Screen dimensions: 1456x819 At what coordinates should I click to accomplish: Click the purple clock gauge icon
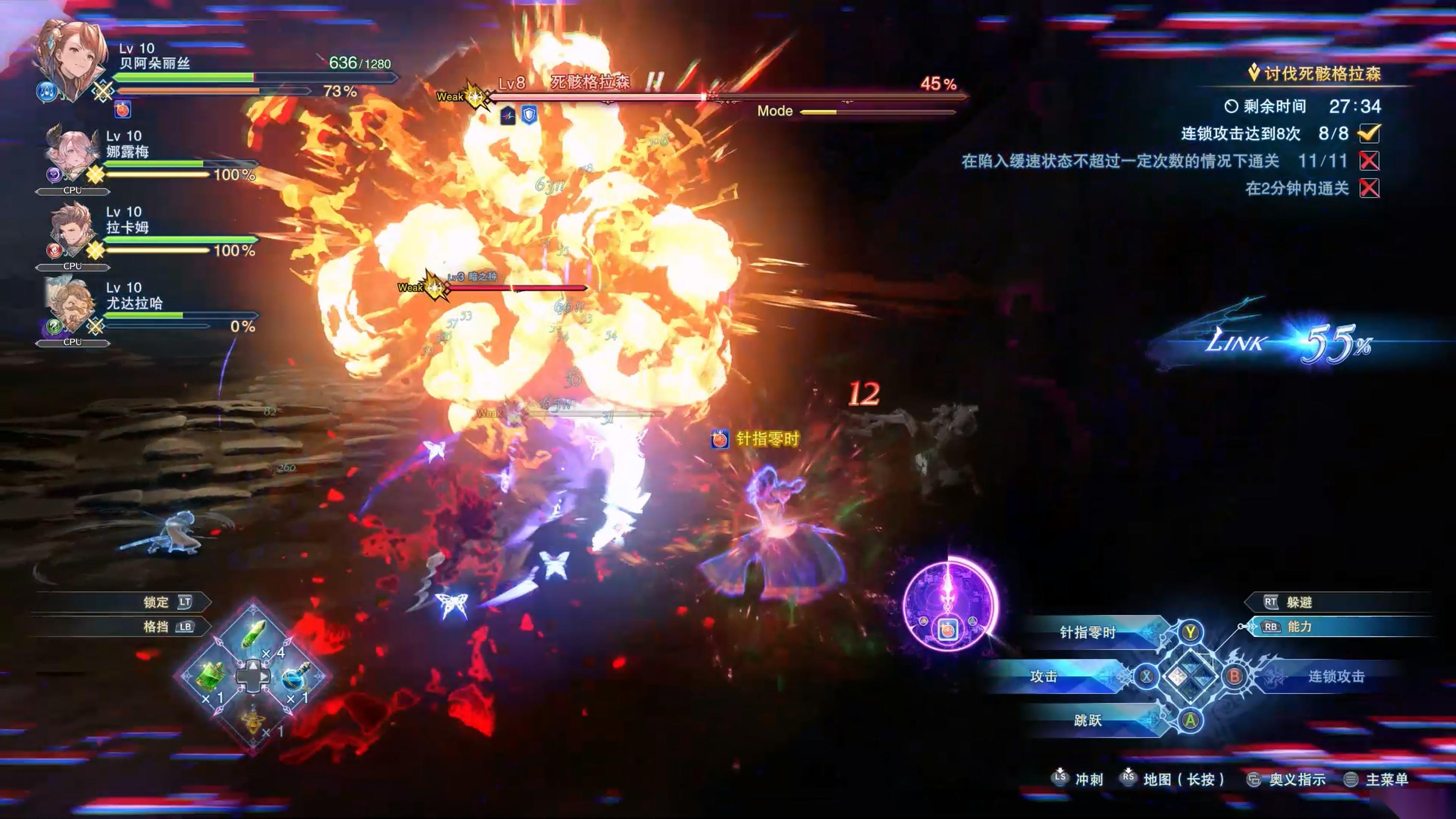949,605
